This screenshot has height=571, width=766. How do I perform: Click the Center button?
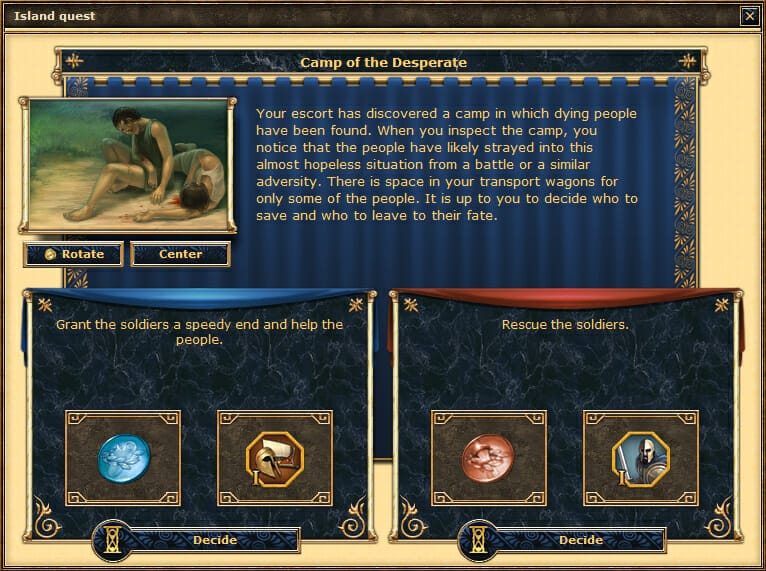click(180, 254)
